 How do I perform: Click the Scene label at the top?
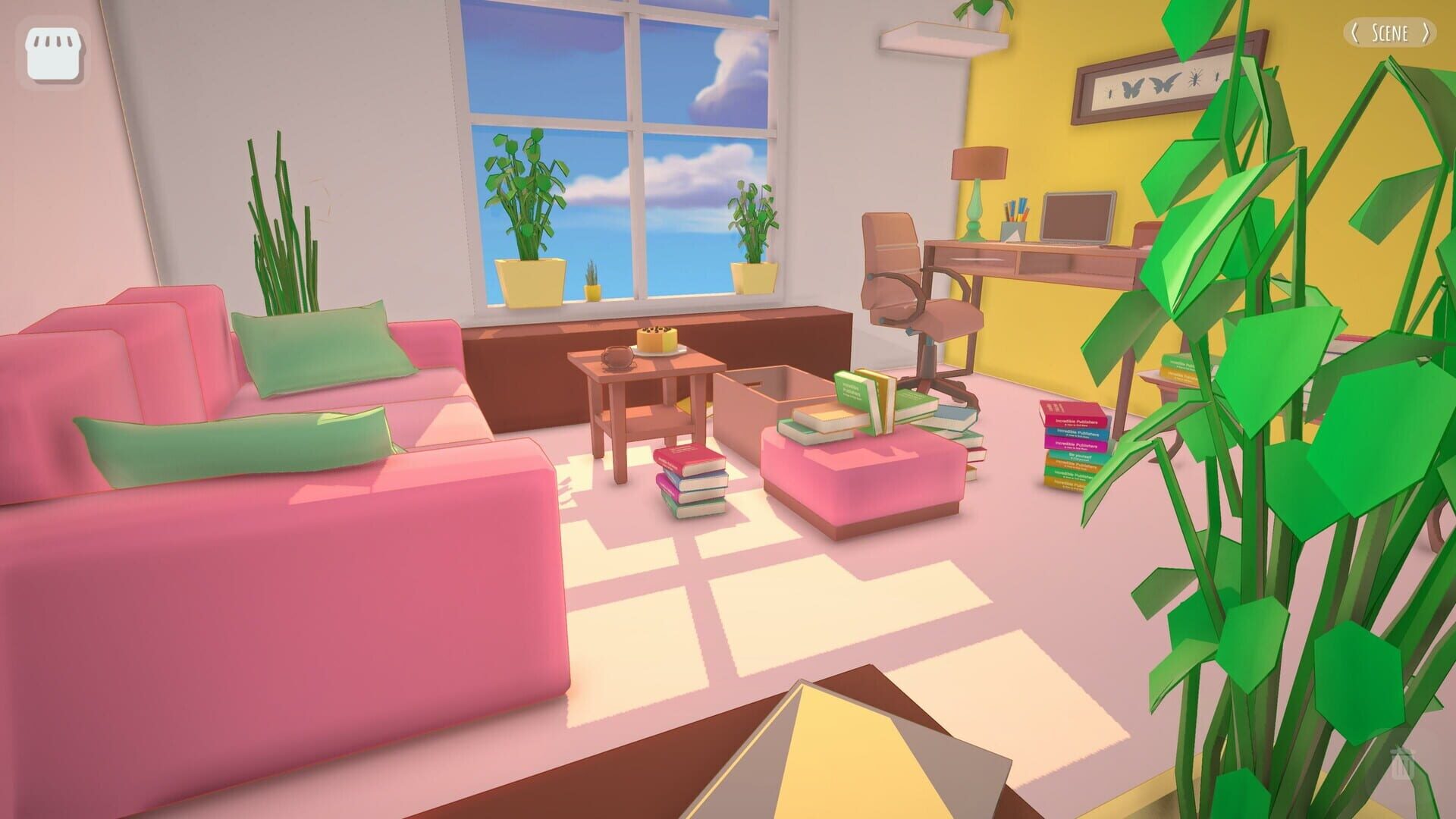pos(1391,33)
